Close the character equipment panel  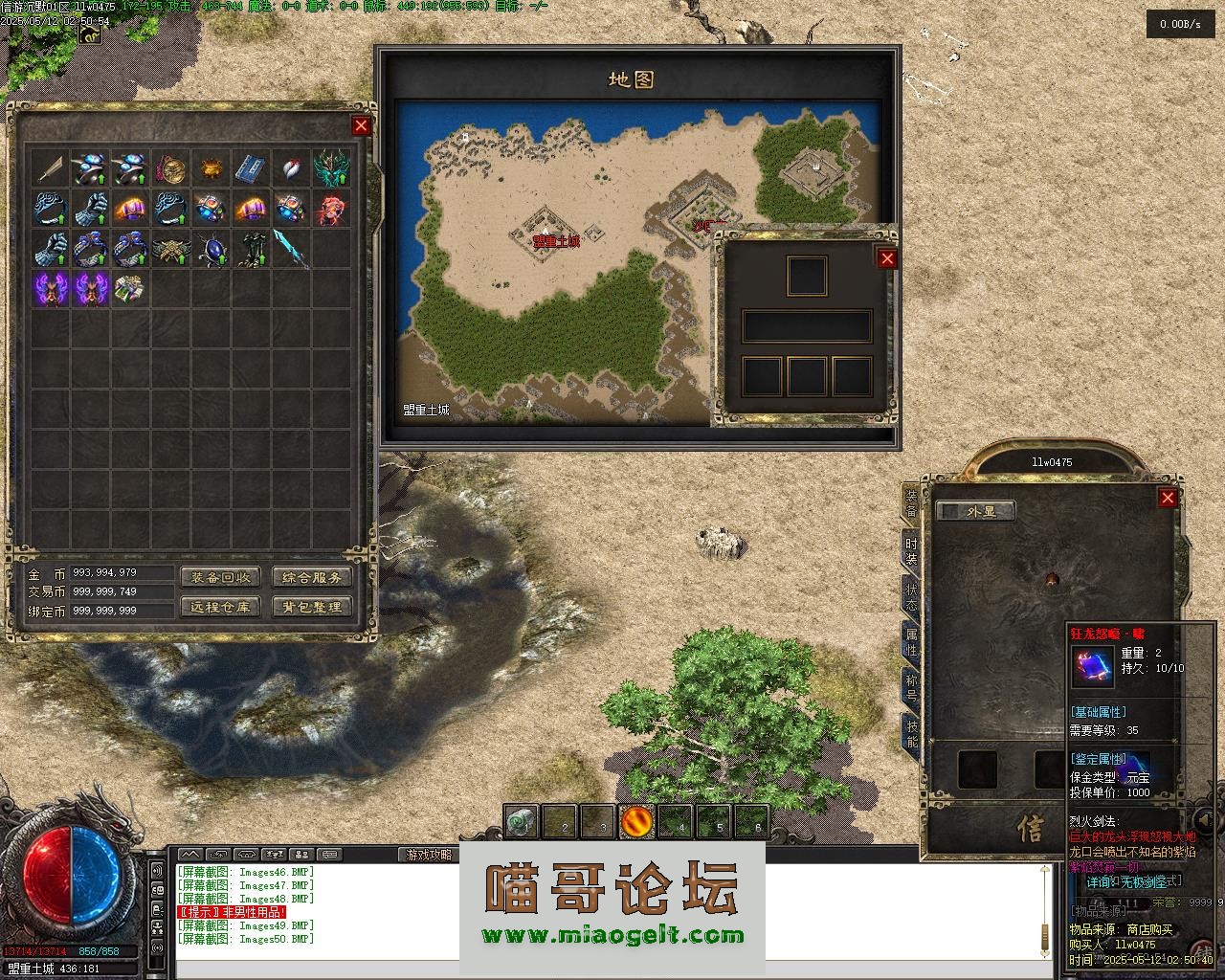1168,498
